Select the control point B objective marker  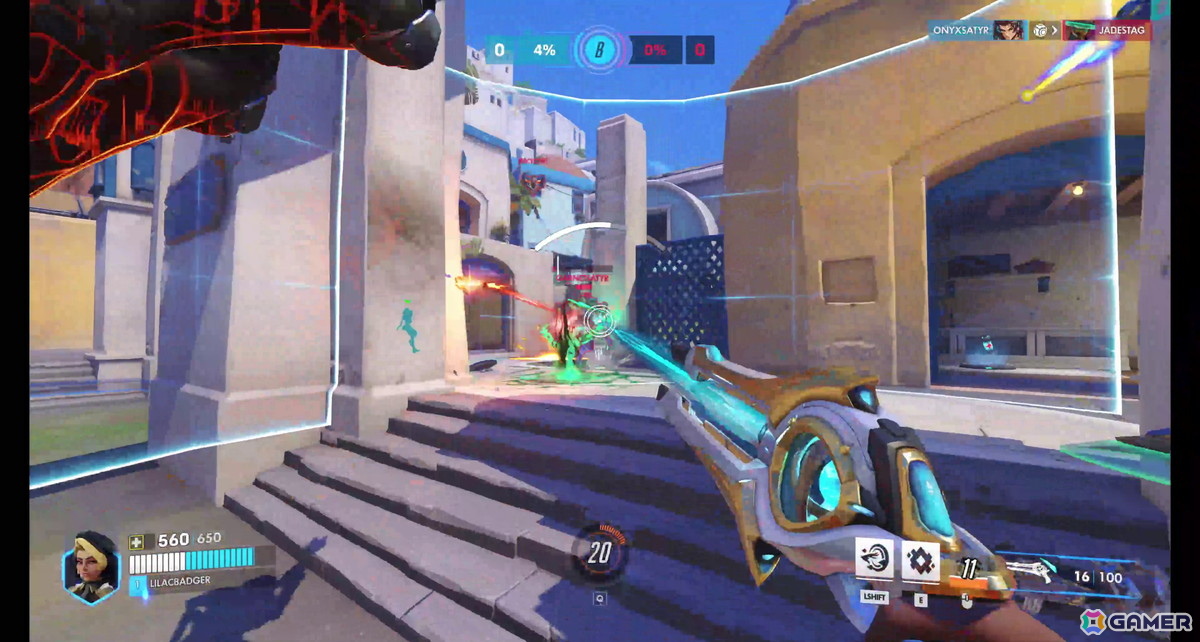(599, 49)
